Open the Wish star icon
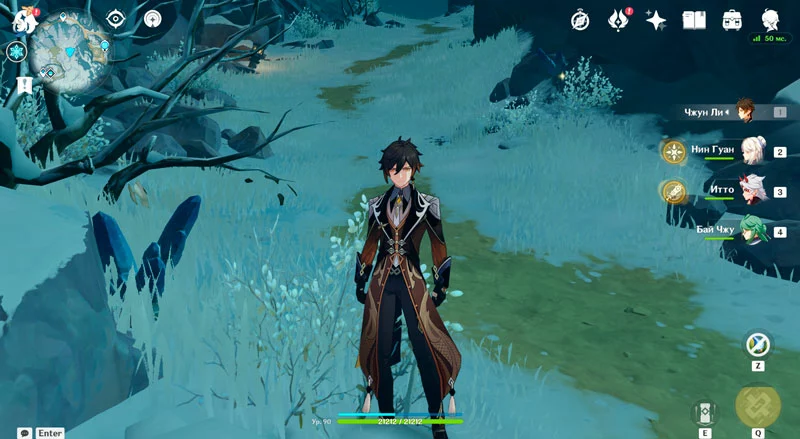The height and width of the screenshot is (439, 800). pos(656,19)
